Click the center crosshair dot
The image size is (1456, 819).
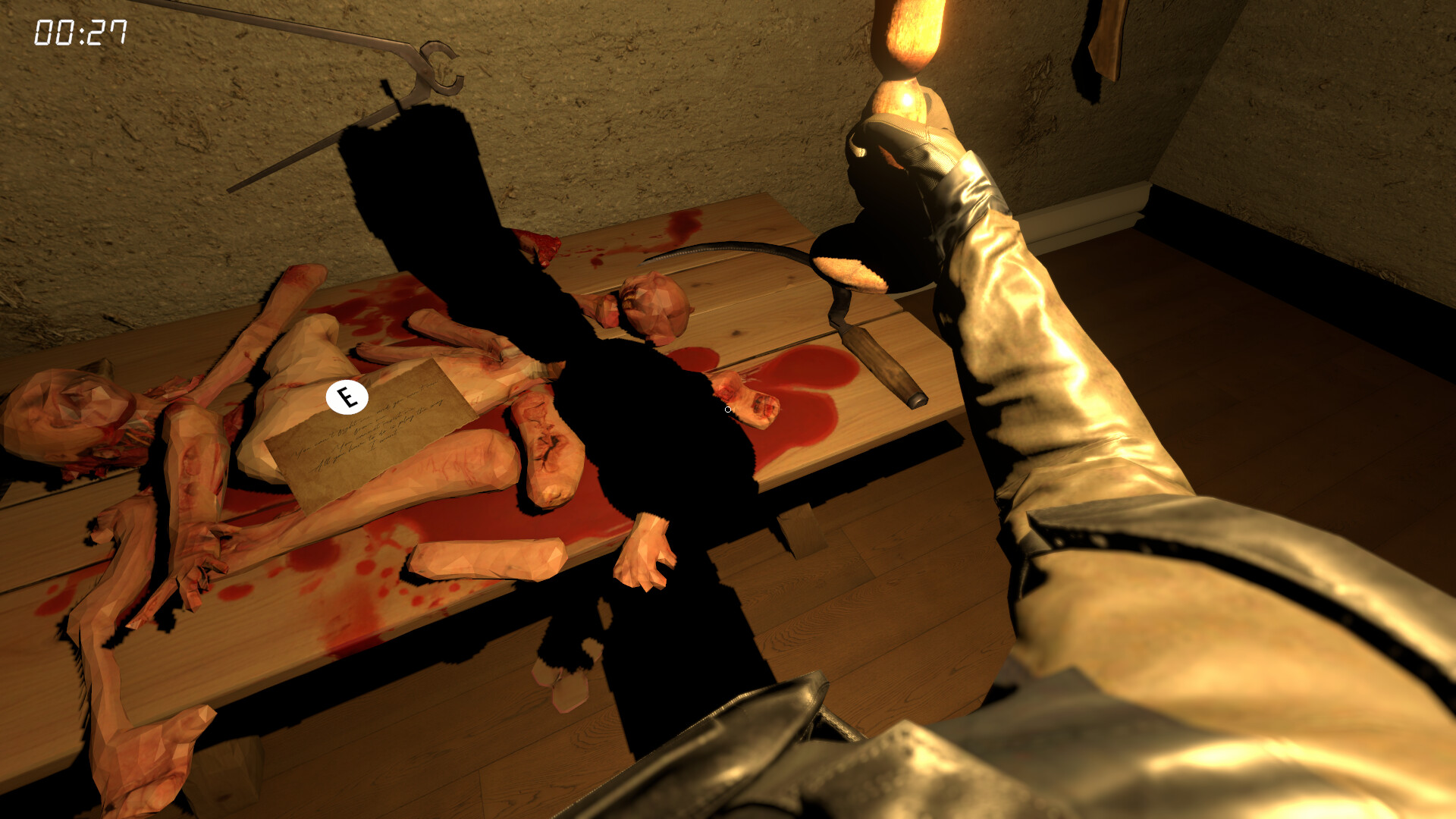pyautogui.click(x=726, y=409)
